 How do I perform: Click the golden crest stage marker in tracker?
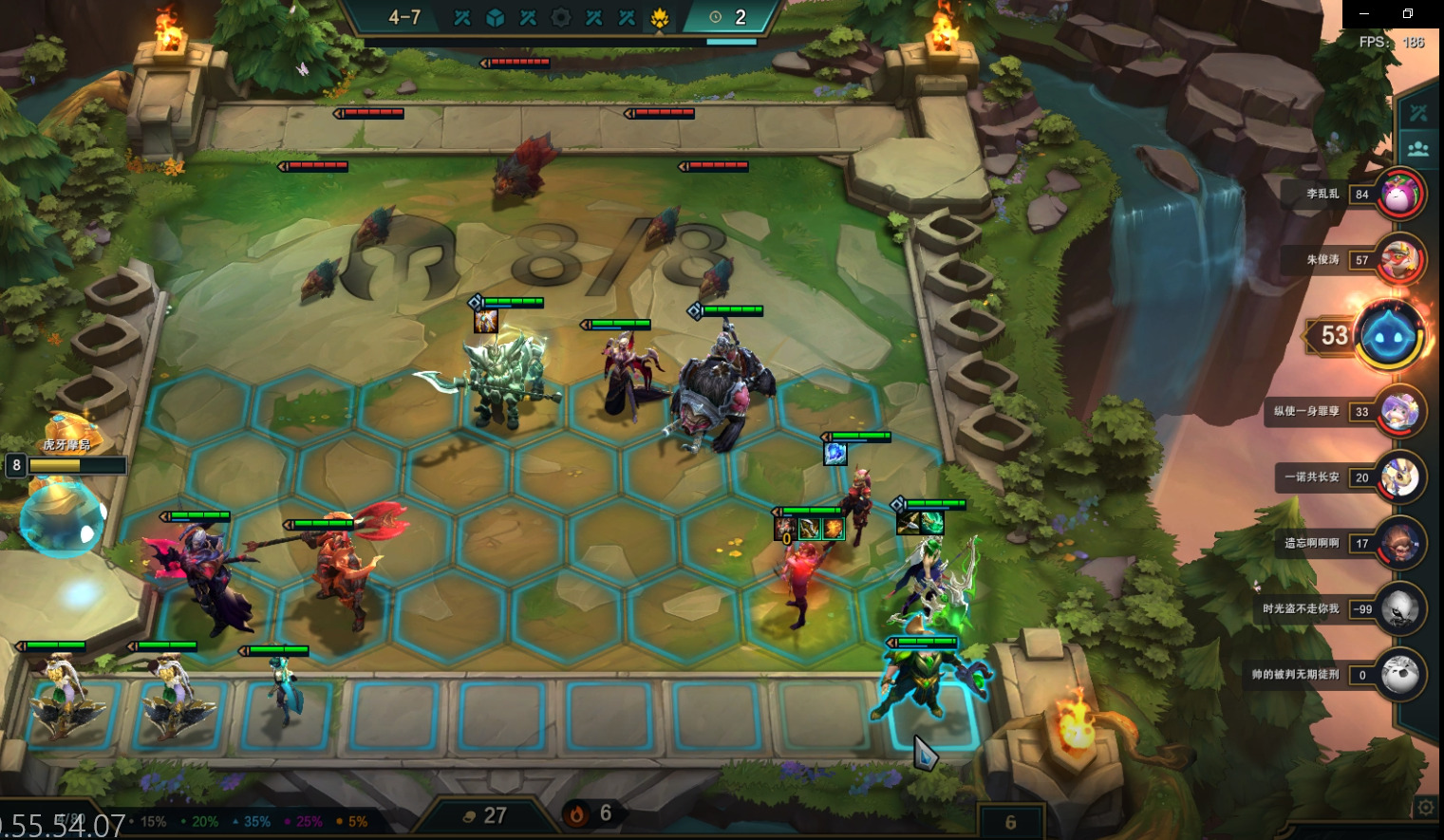[x=660, y=18]
